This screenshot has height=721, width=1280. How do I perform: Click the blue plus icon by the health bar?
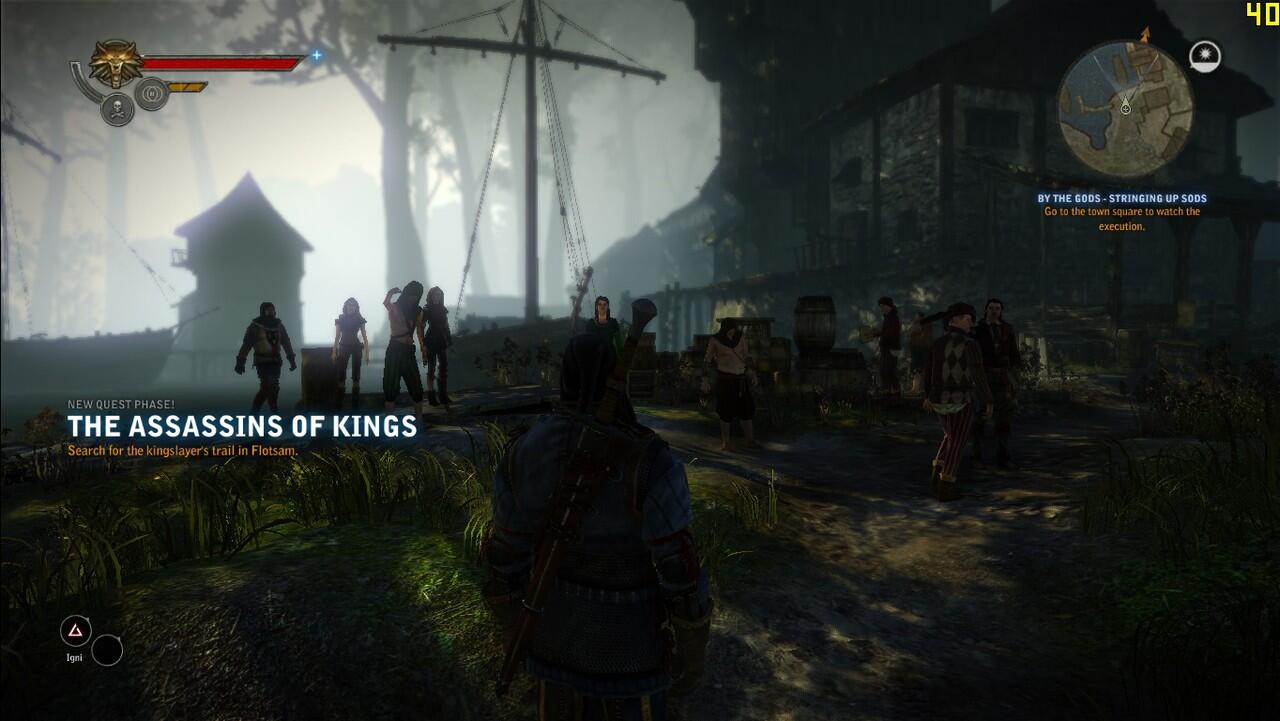316,55
